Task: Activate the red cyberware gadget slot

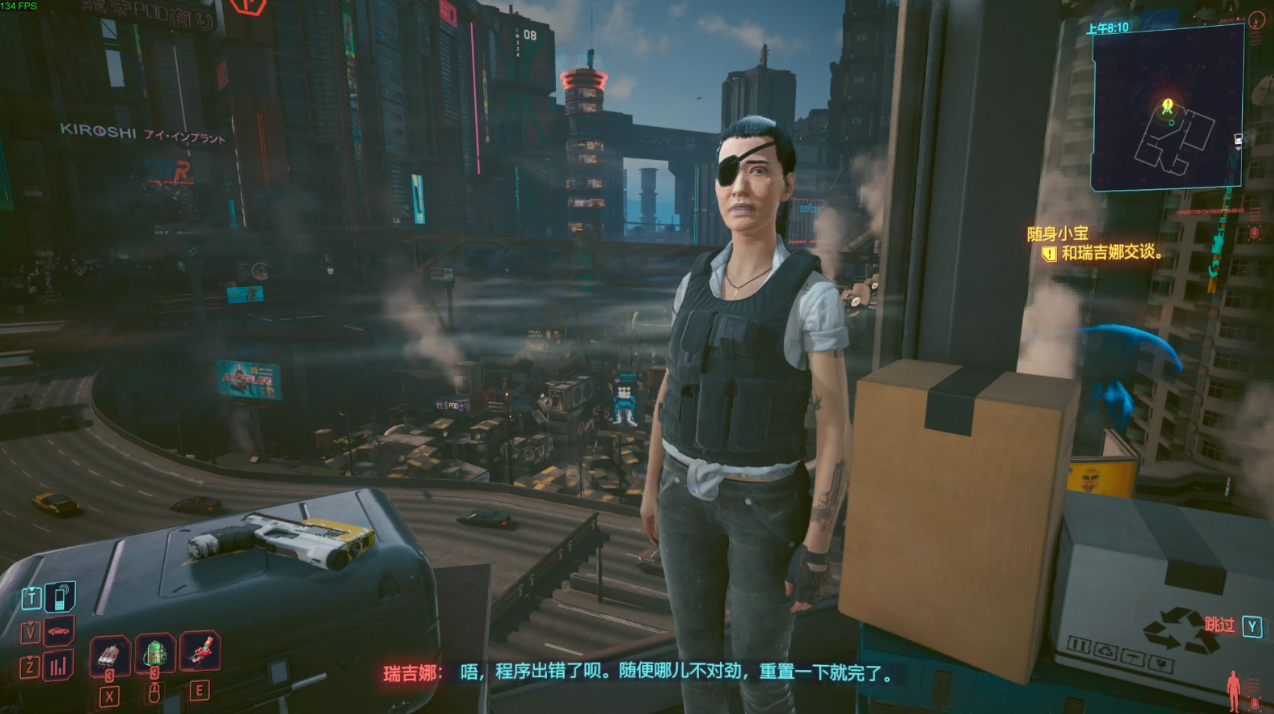Action: [x=198, y=652]
